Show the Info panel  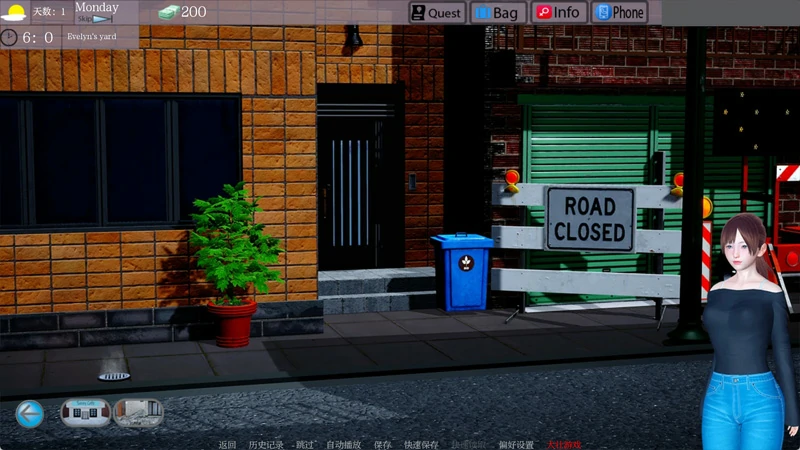click(x=558, y=13)
